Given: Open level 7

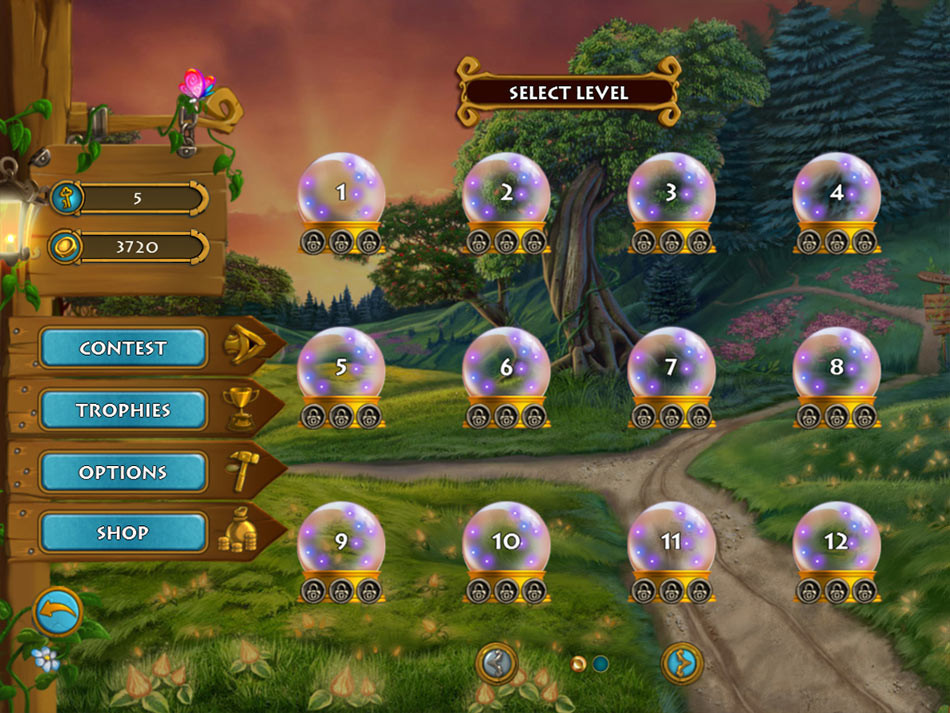Looking at the screenshot, I should point(671,368).
